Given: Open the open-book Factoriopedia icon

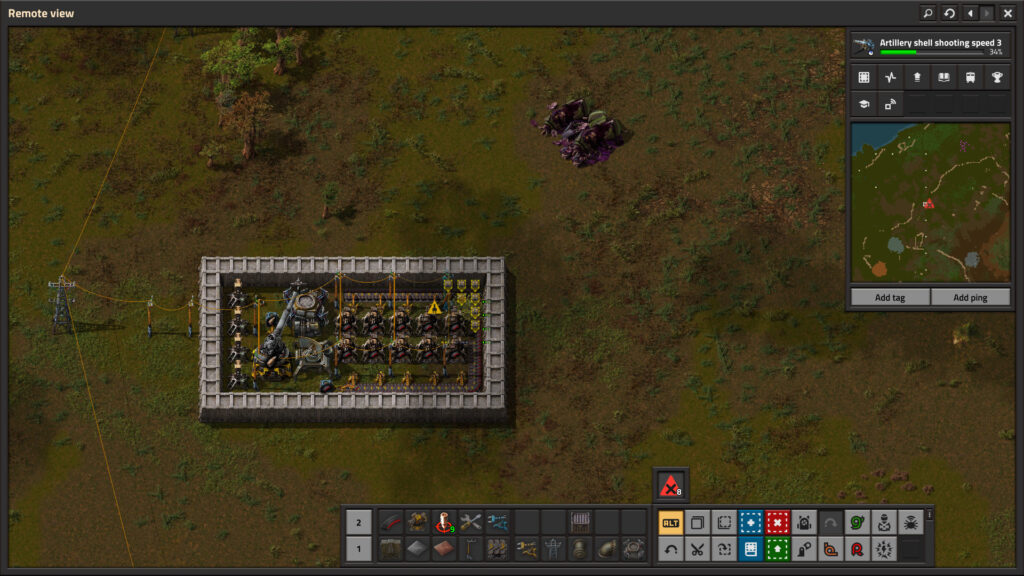Looking at the screenshot, I should [x=943, y=77].
